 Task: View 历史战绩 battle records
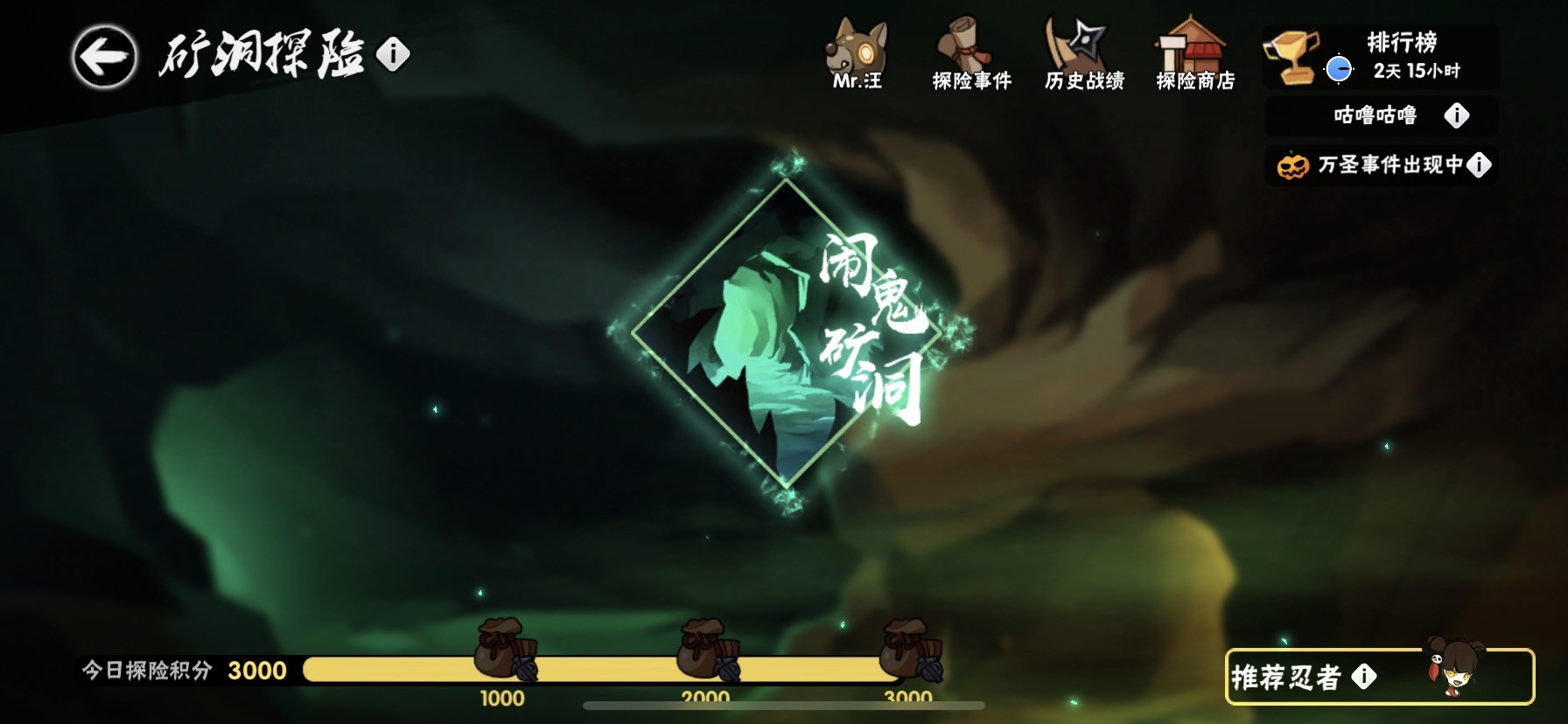[1083, 54]
